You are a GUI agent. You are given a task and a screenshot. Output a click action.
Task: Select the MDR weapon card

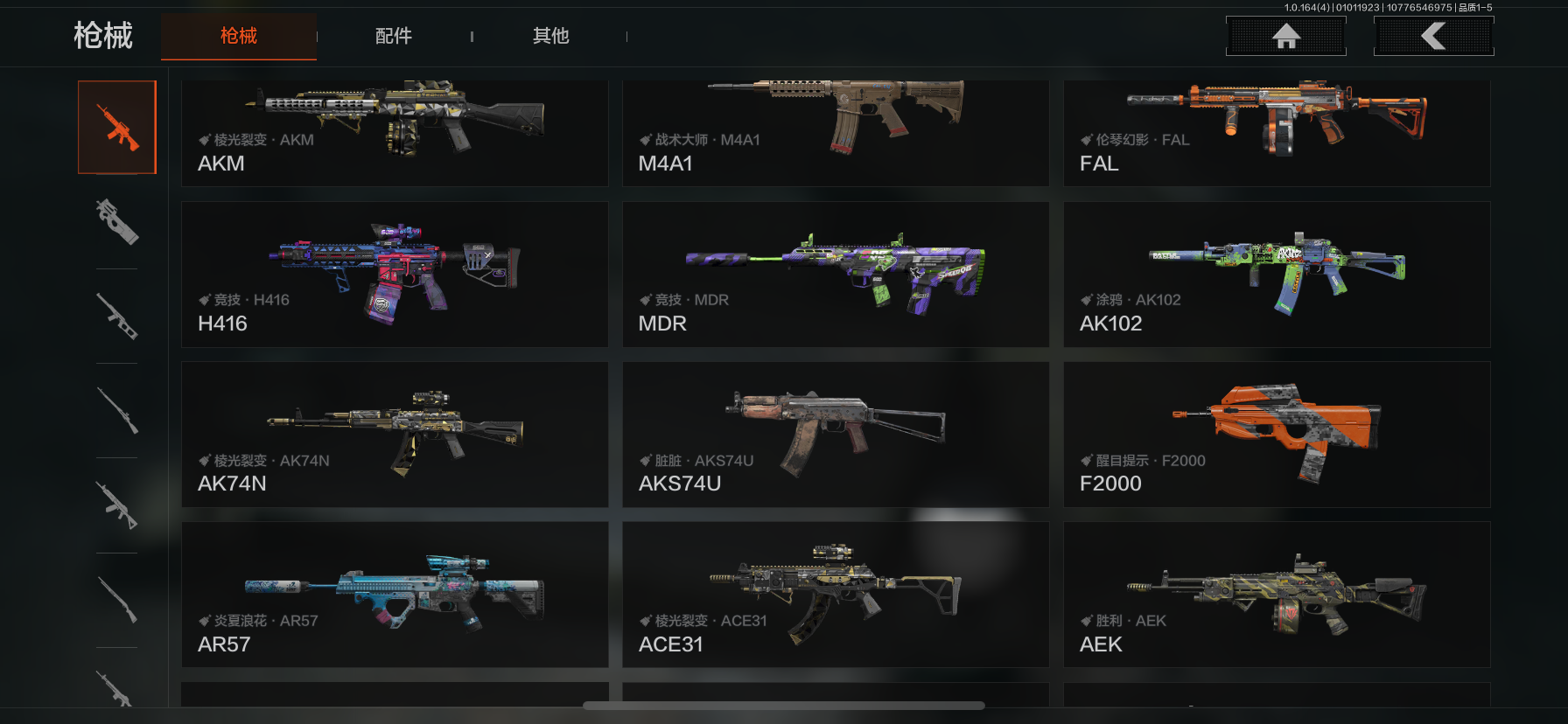[x=836, y=275]
